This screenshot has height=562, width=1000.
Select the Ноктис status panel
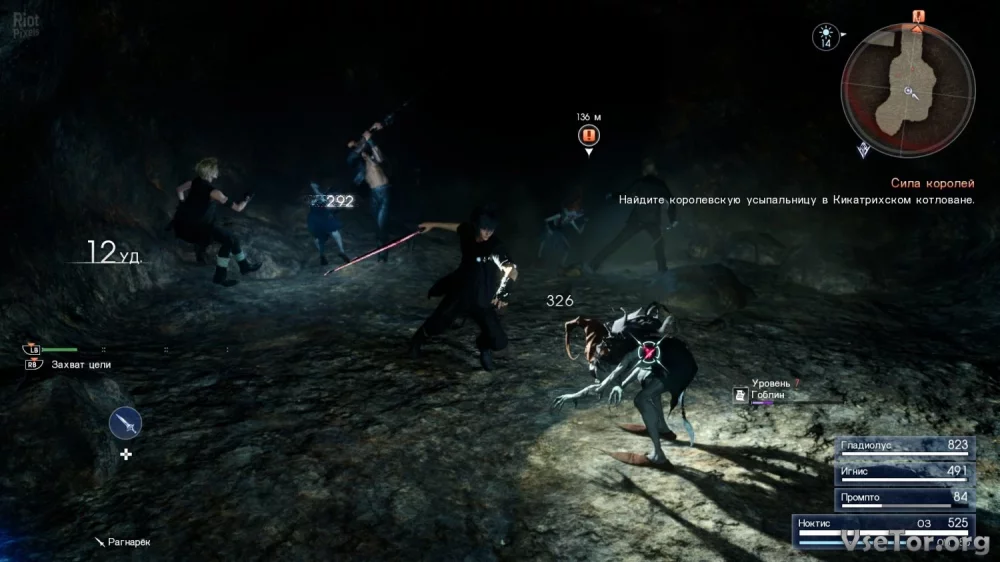[x=884, y=528]
